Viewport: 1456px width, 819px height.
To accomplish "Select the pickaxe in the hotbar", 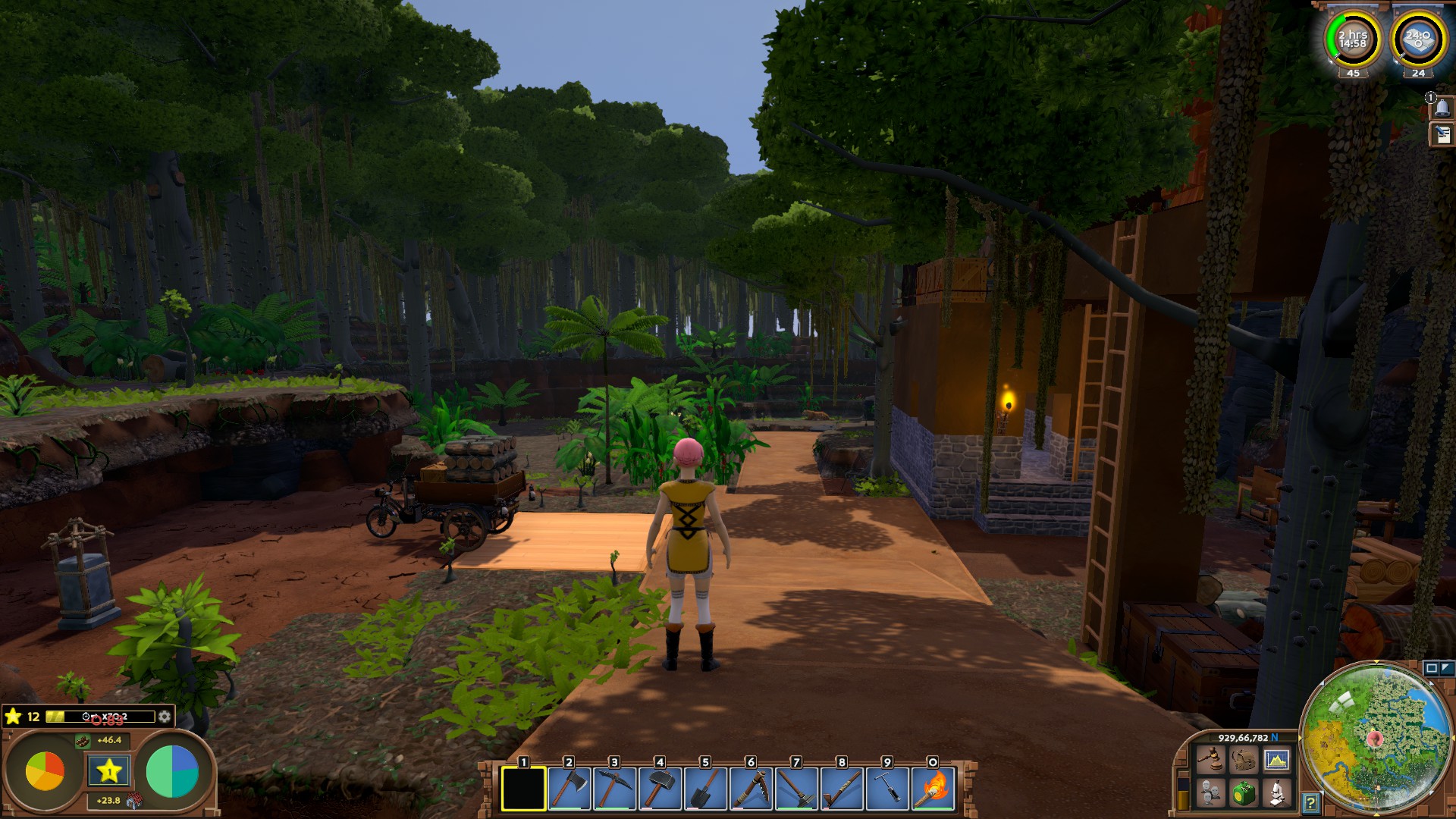I will click(614, 789).
